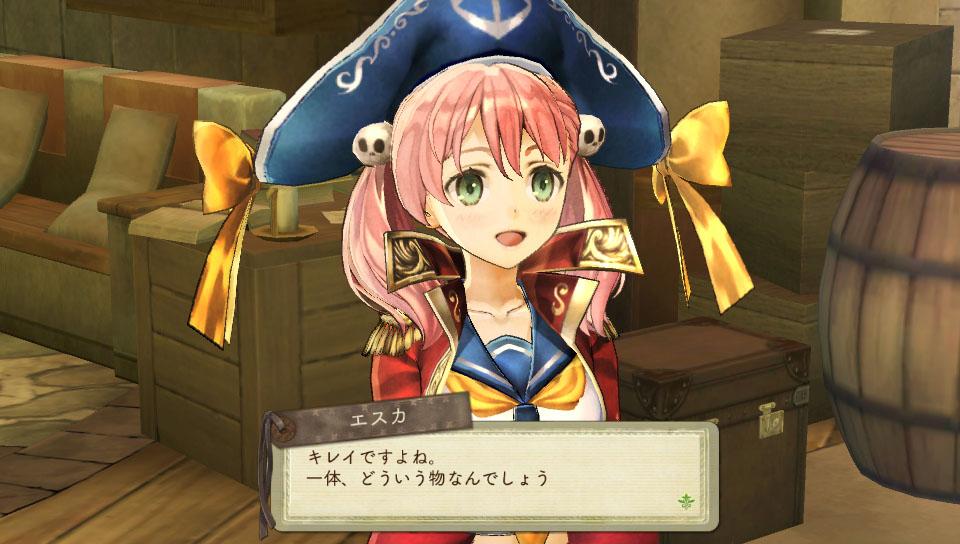The height and width of the screenshot is (544, 960).
Task: Click the green continue indicator in dialogue box
Action: 685,500
